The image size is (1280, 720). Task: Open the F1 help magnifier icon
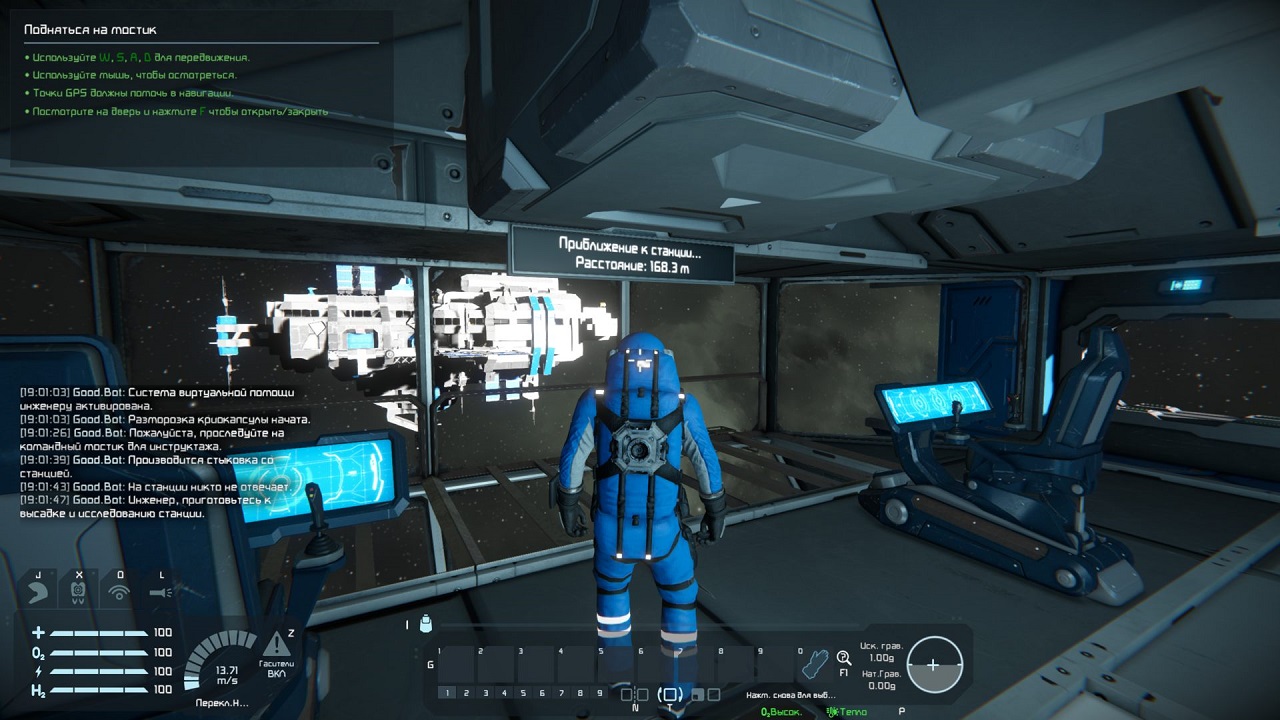(x=843, y=656)
